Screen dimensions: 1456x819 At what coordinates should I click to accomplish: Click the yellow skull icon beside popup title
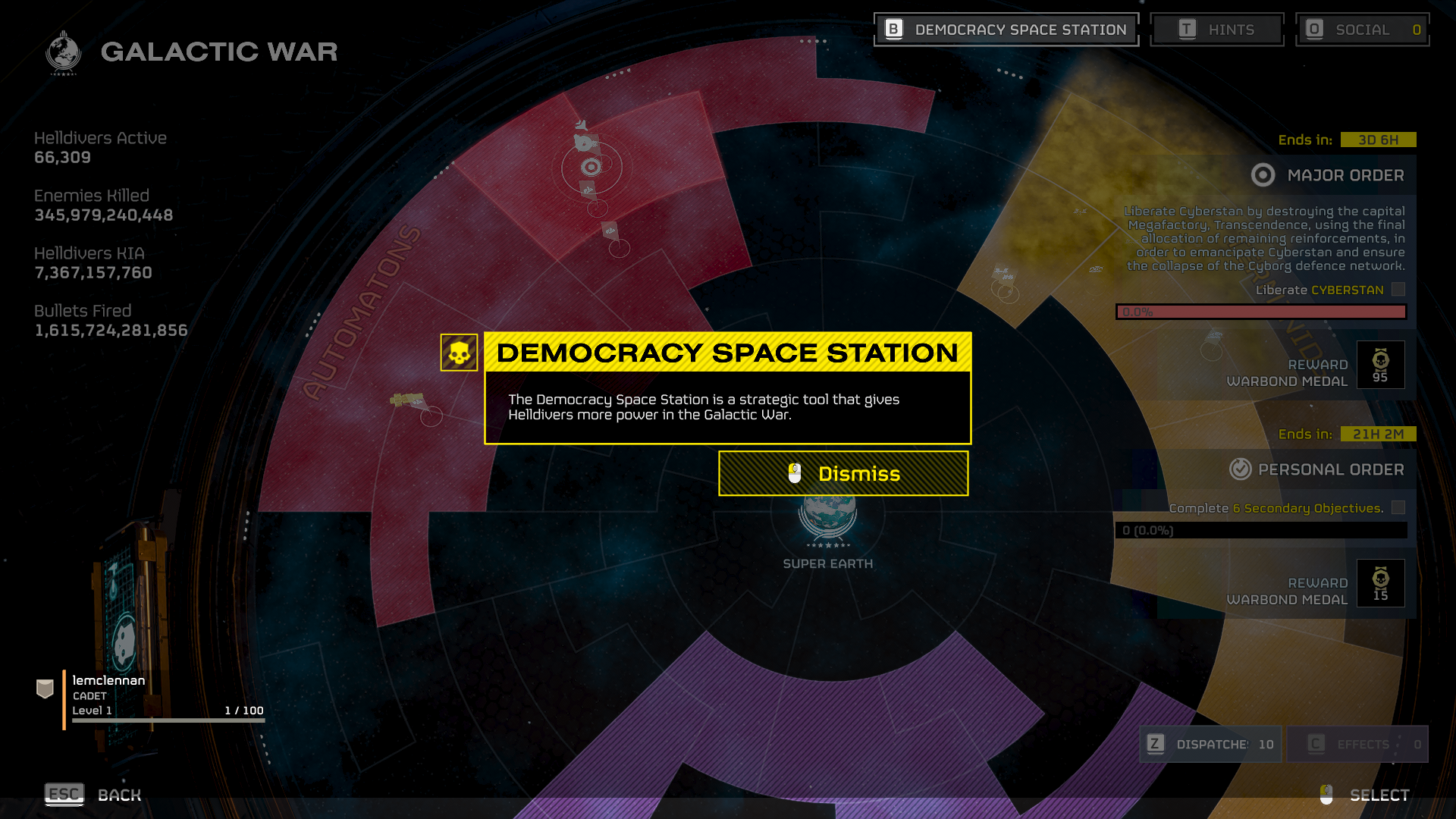(459, 353)
